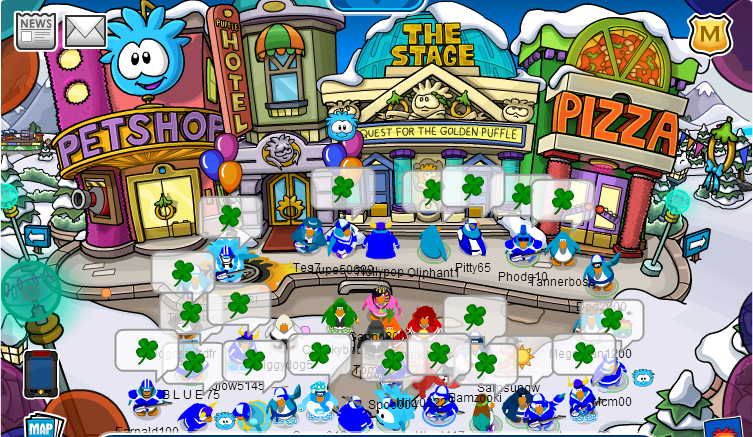This screenshot has height=437, width=753.
Task: Open the spy phone
Action: pos(41,372)
